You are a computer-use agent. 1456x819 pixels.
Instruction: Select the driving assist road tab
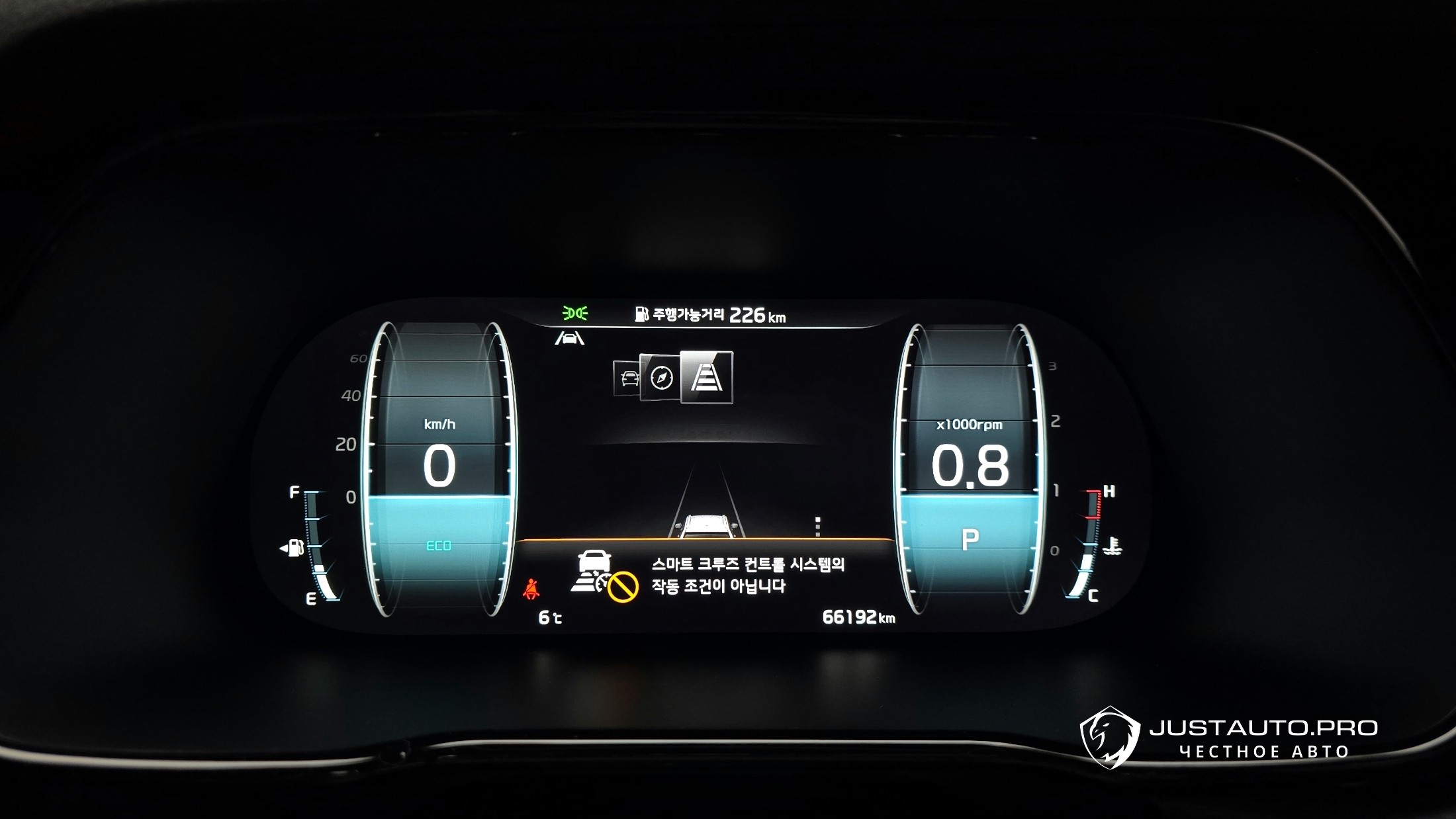(706, 377)
